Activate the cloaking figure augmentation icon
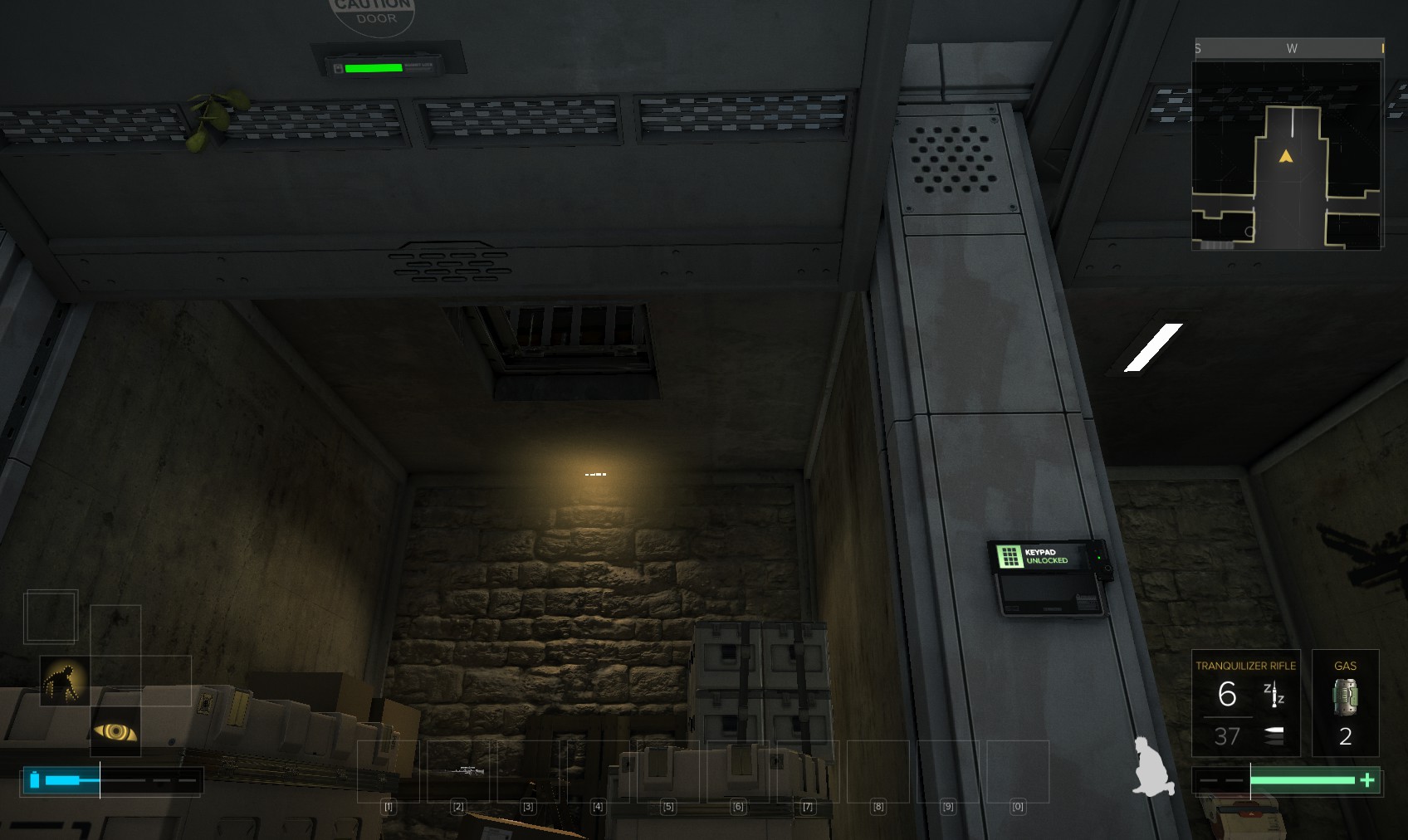The width and height of the screenshot is (1408, 840). (x=65, y=681)
